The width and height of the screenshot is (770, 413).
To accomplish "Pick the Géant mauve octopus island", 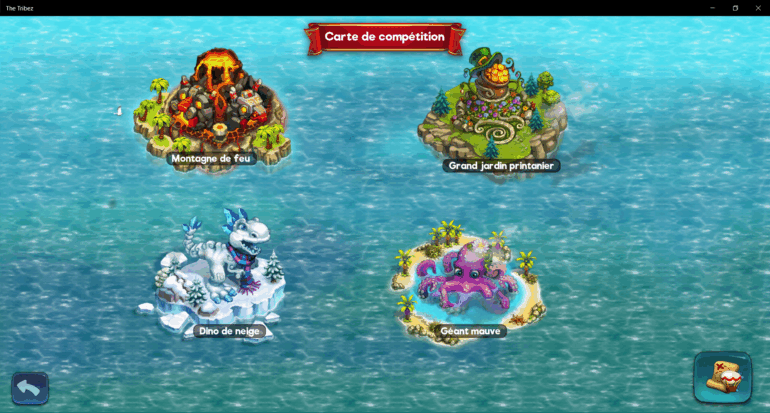I will [x=468, y=281].
